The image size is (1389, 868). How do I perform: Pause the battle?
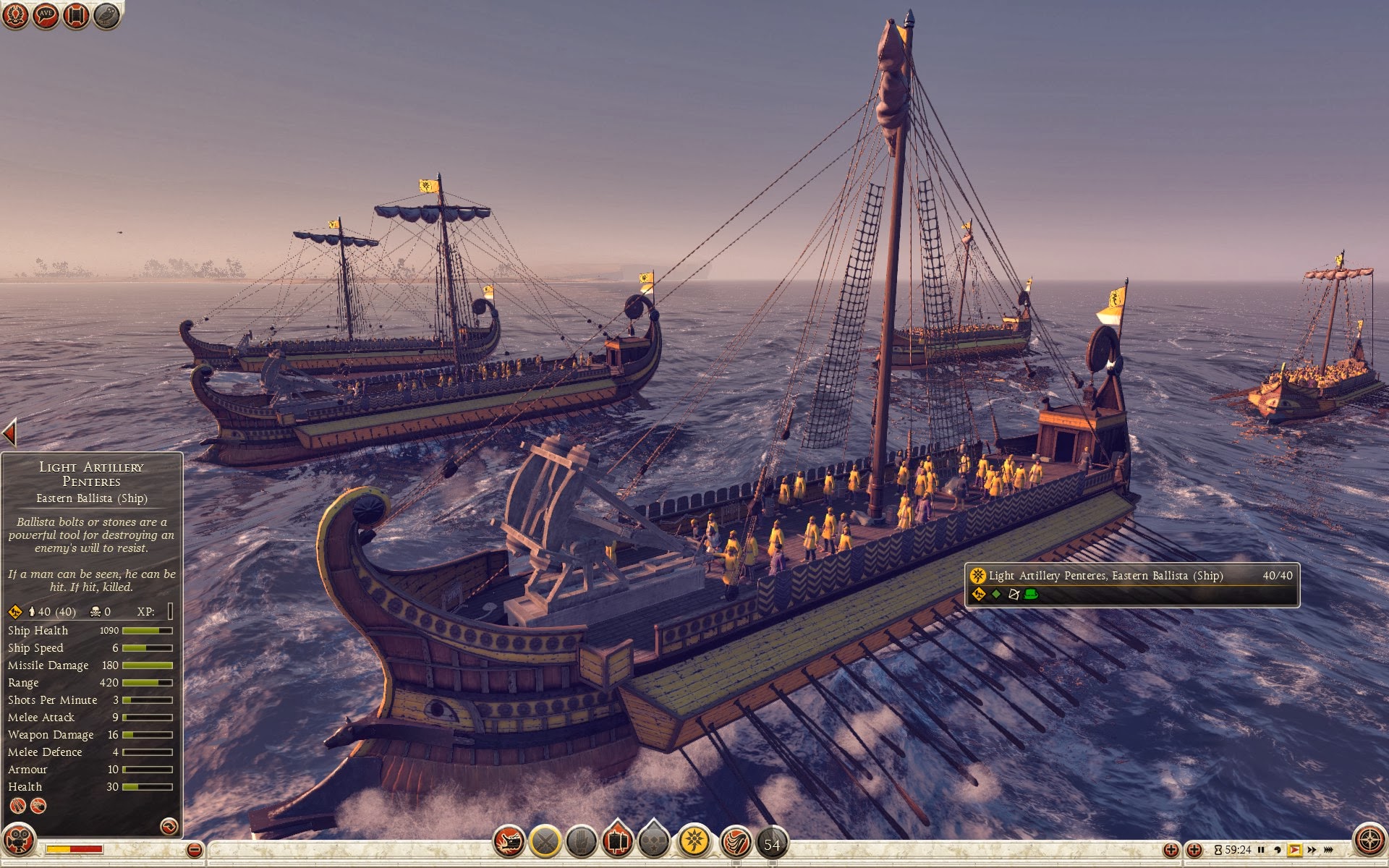pyautogui.click(x=1261, y=850)
